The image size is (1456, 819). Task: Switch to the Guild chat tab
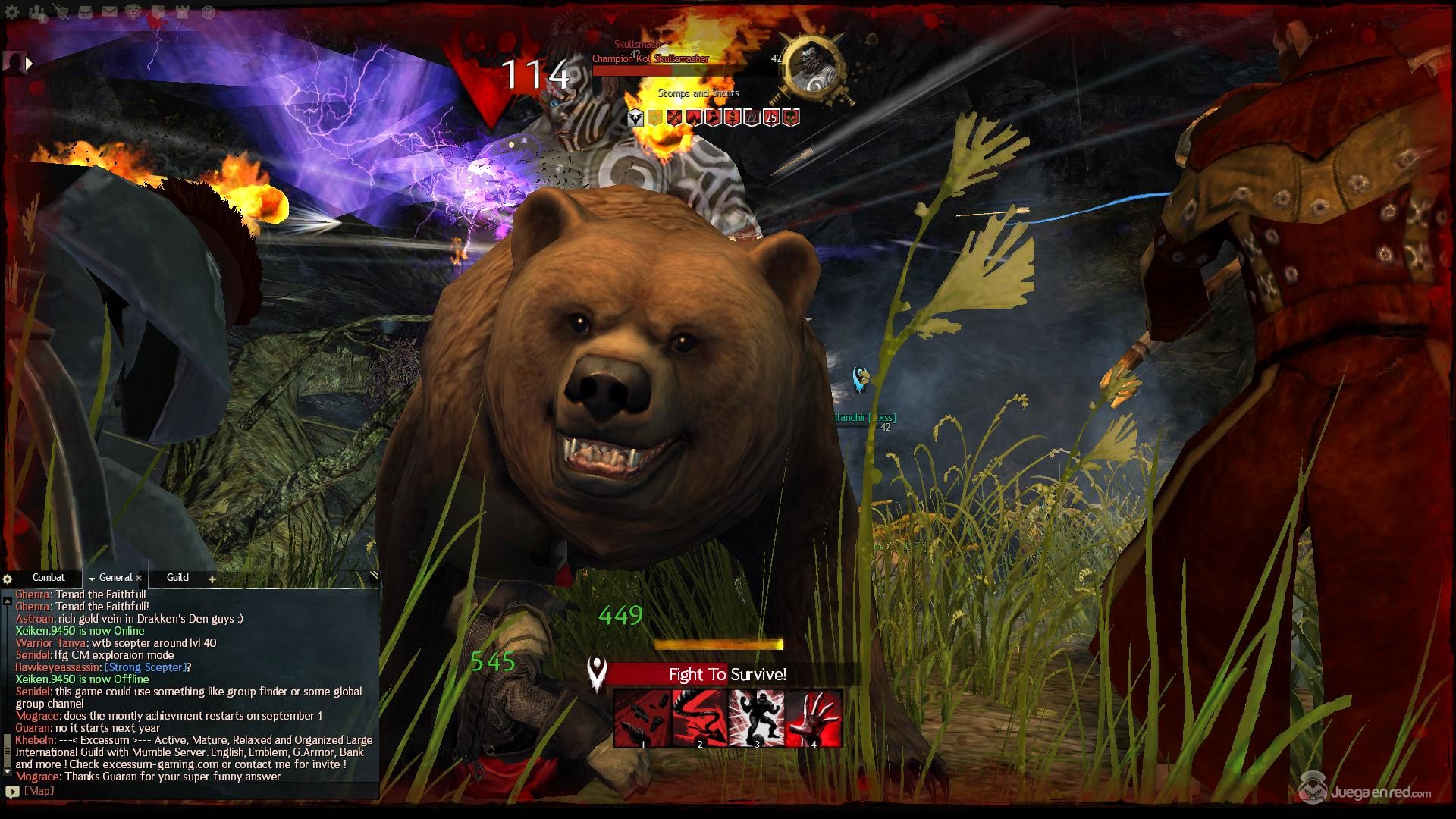coord(177,578)
